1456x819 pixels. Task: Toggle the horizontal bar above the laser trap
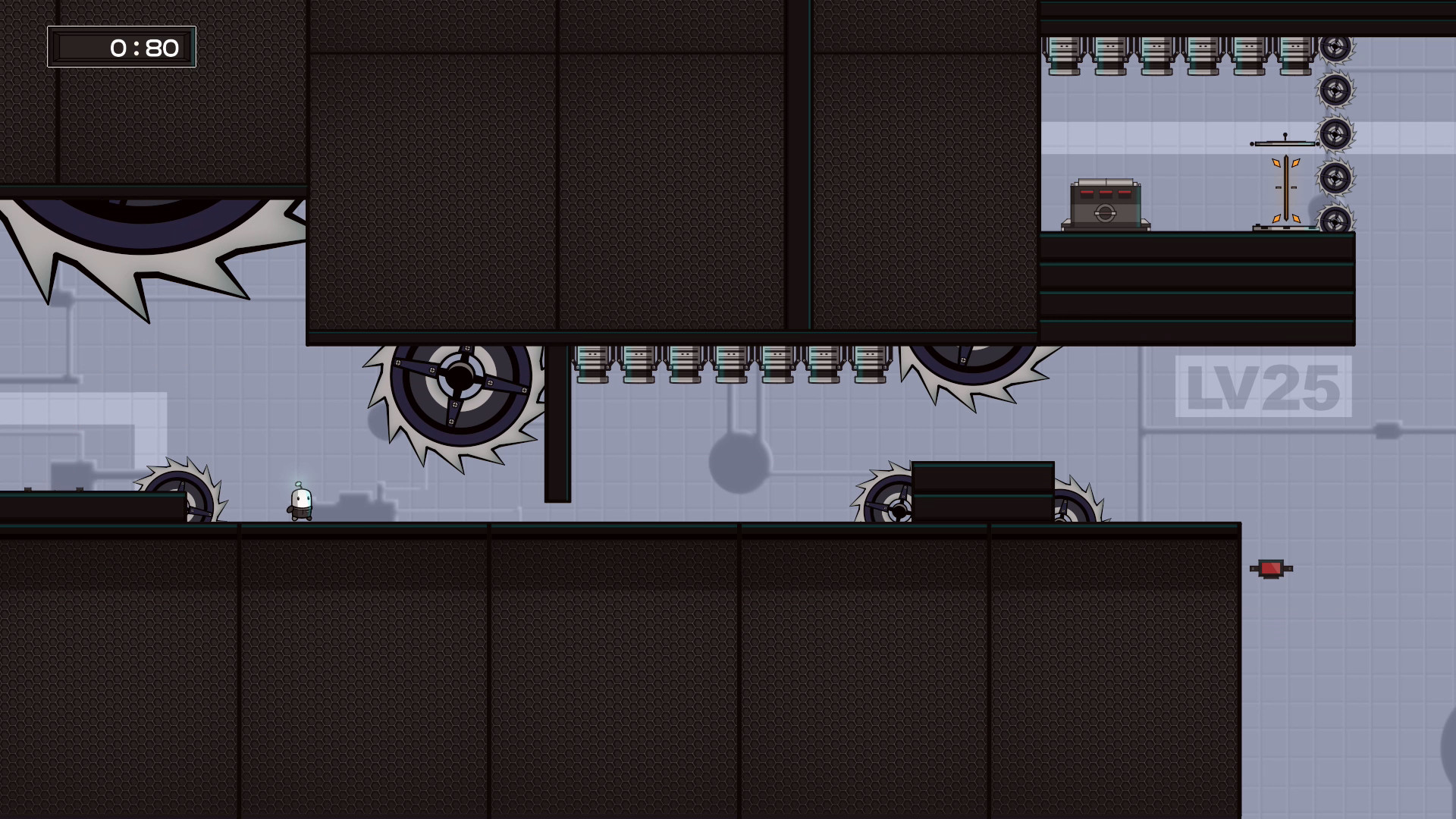coord(1285,143)
